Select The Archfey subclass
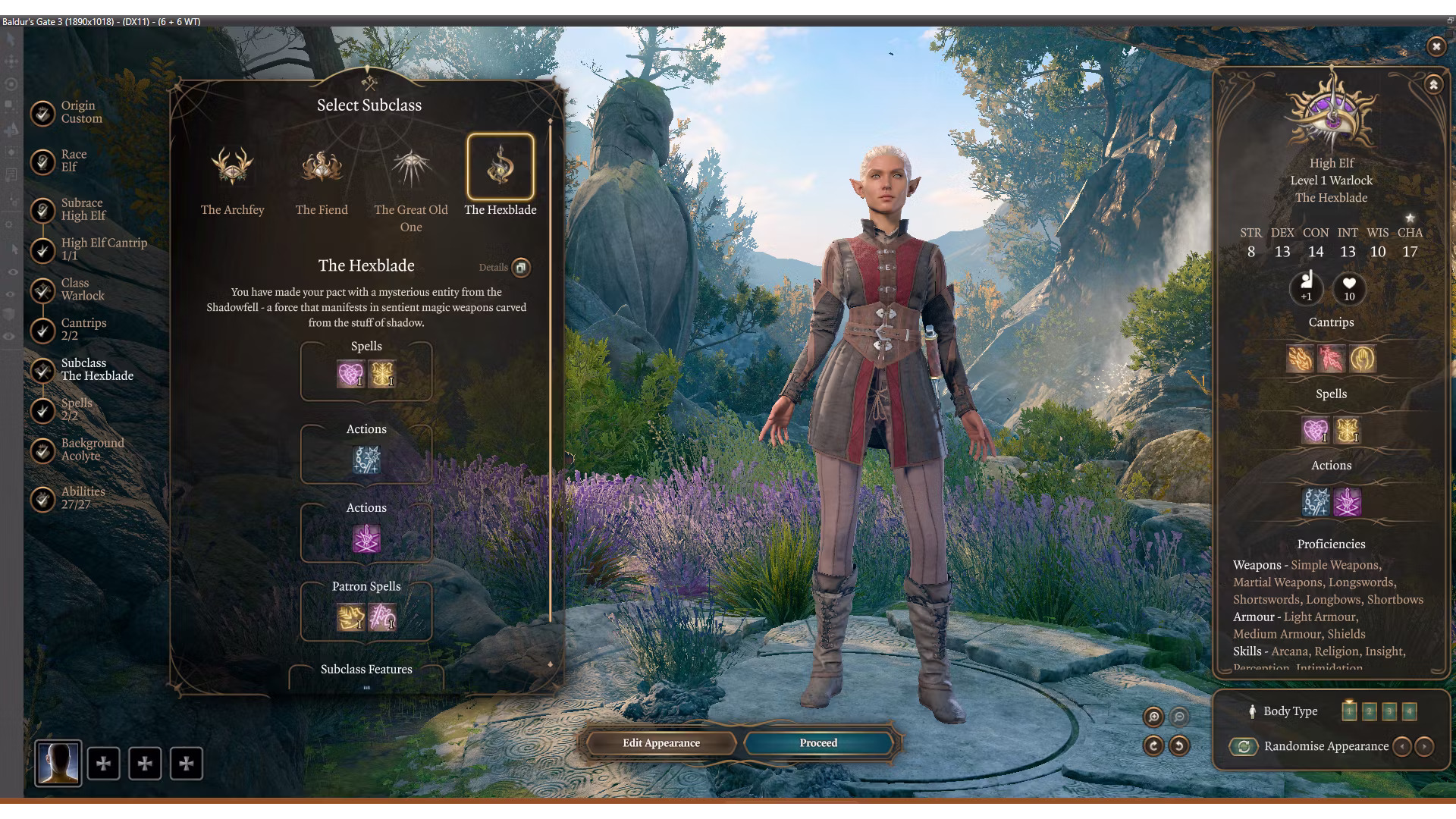 tap(232, 168)
